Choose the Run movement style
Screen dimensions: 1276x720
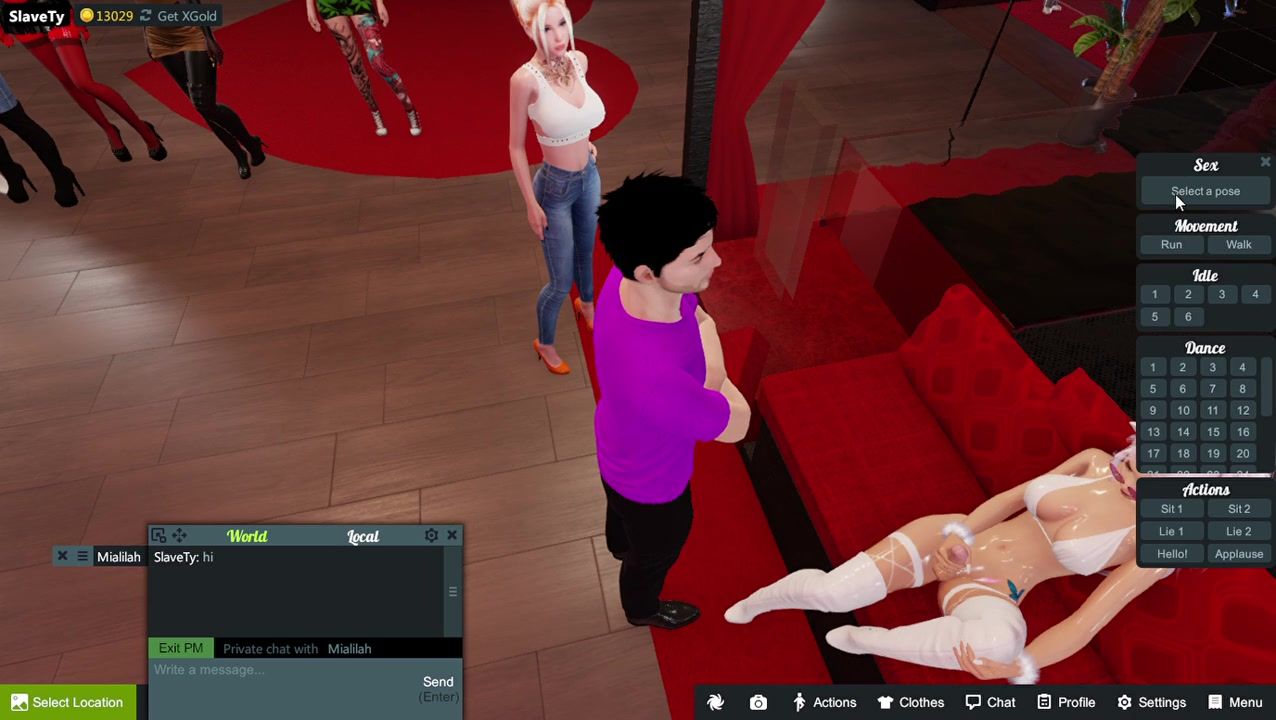click(x=1171, y=245)
